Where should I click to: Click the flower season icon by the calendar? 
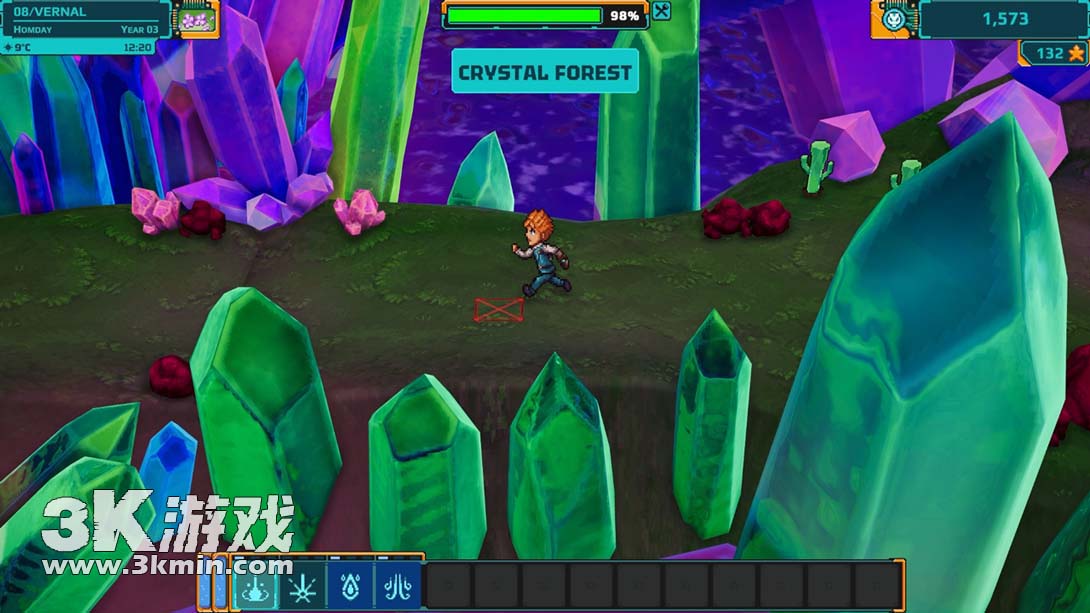coord(195,19)
